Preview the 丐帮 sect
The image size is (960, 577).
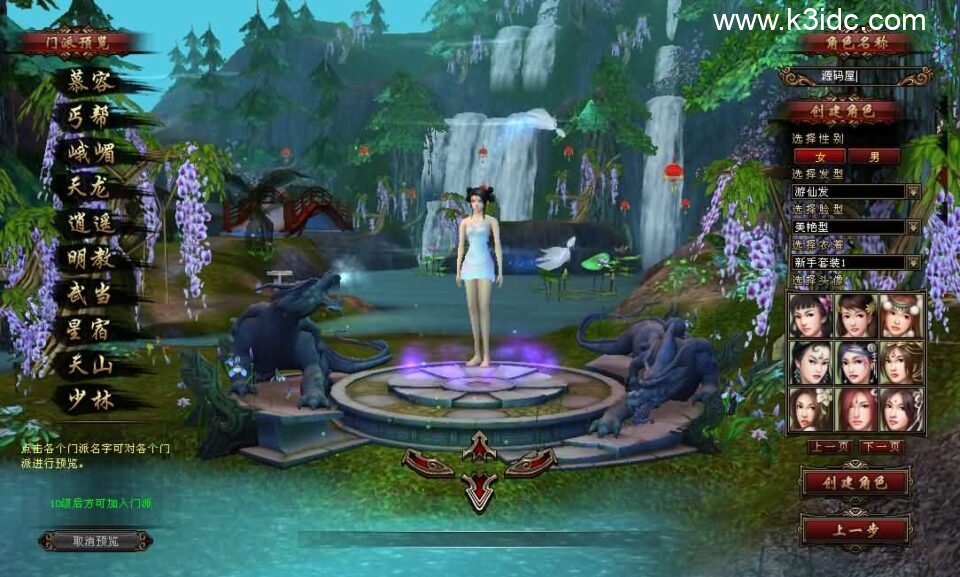pyautogui.click(x=90, y=116)
